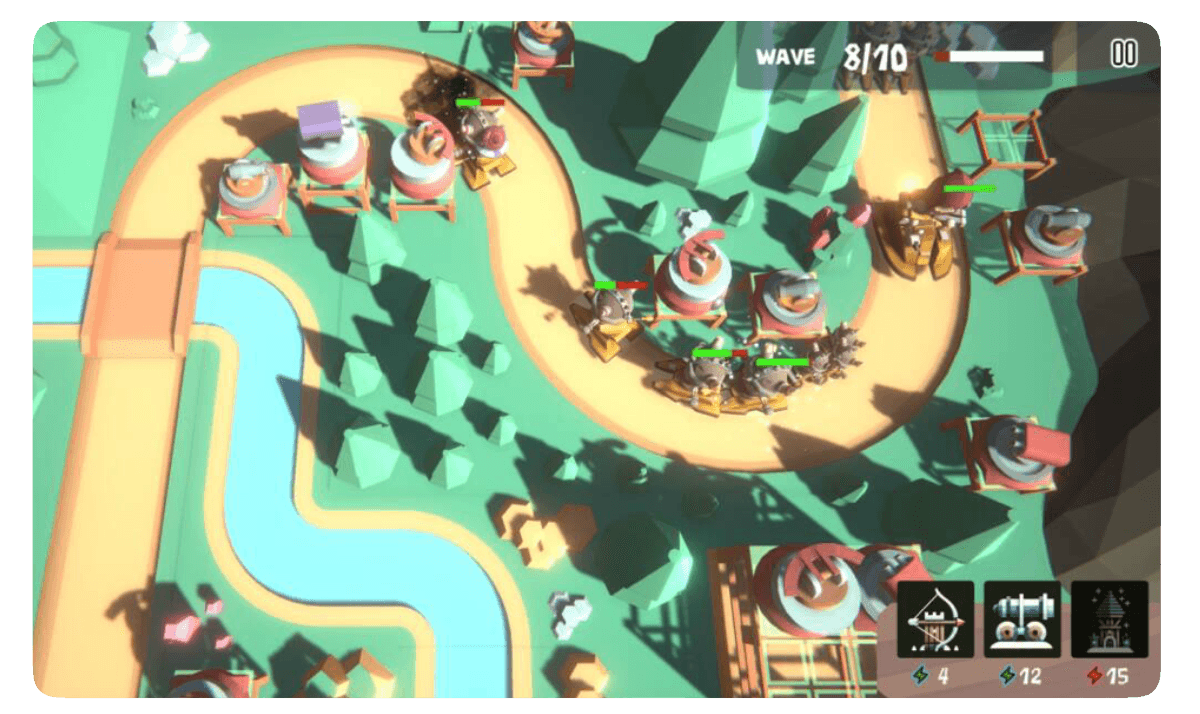The image size is (1200, 714).
Task: Pick the mage tower costing 15
Action: (x=1109, y=620)
